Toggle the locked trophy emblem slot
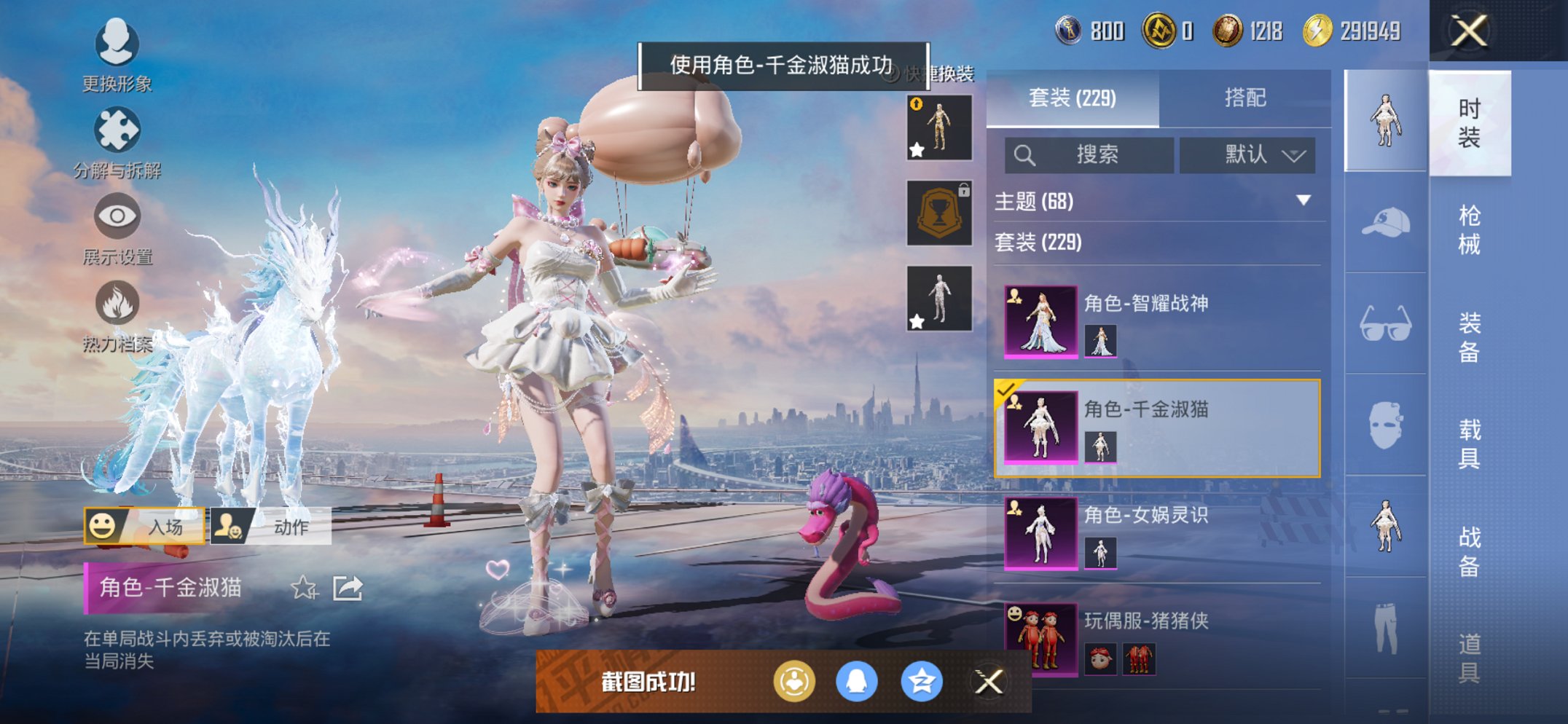The image size is (1568, 724). tap(939, 213)
